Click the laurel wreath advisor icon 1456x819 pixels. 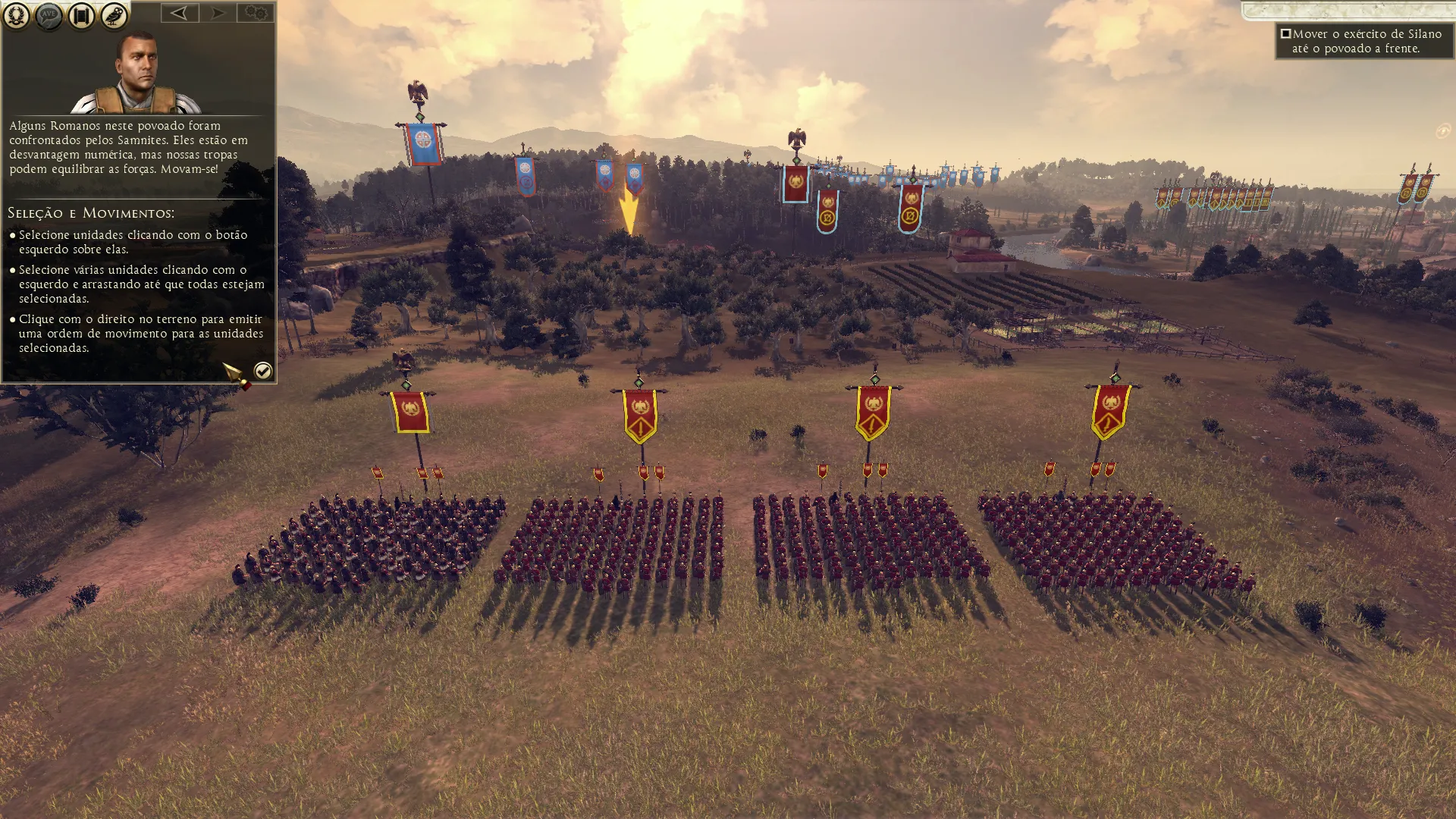point(16,15)
